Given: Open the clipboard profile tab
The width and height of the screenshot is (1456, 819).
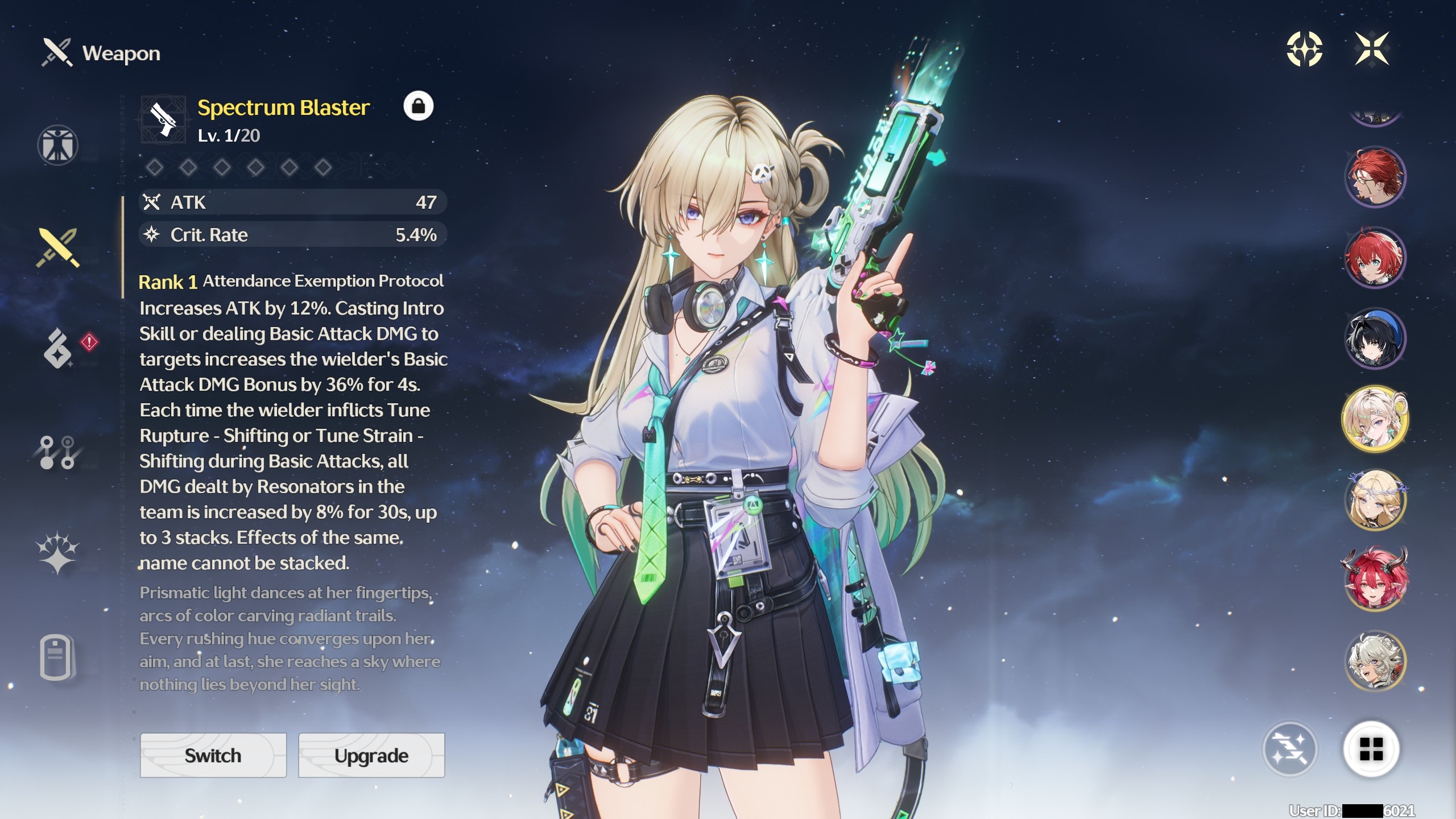Looking at the screenshot, I should tap(57, 657).
